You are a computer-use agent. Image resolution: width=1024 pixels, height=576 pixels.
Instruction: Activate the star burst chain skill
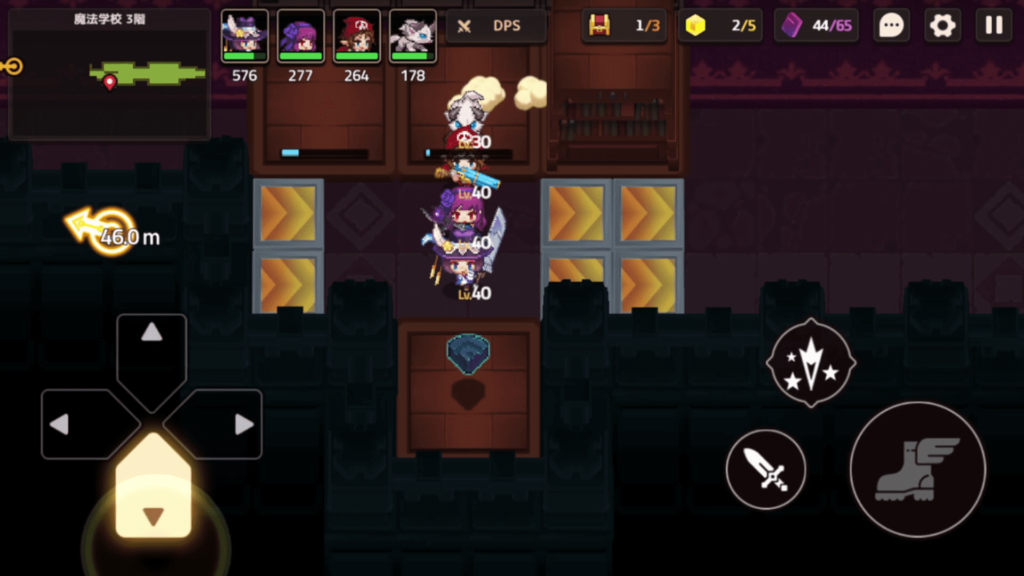[810, 363]
